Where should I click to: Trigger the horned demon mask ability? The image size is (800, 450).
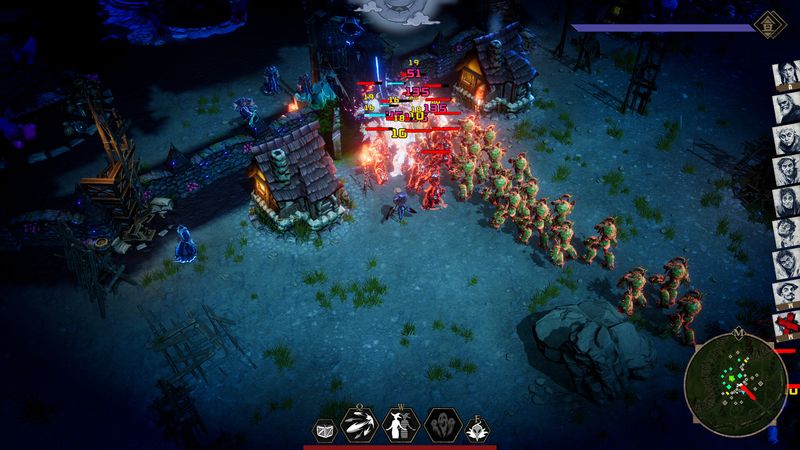tap(475, 428)
